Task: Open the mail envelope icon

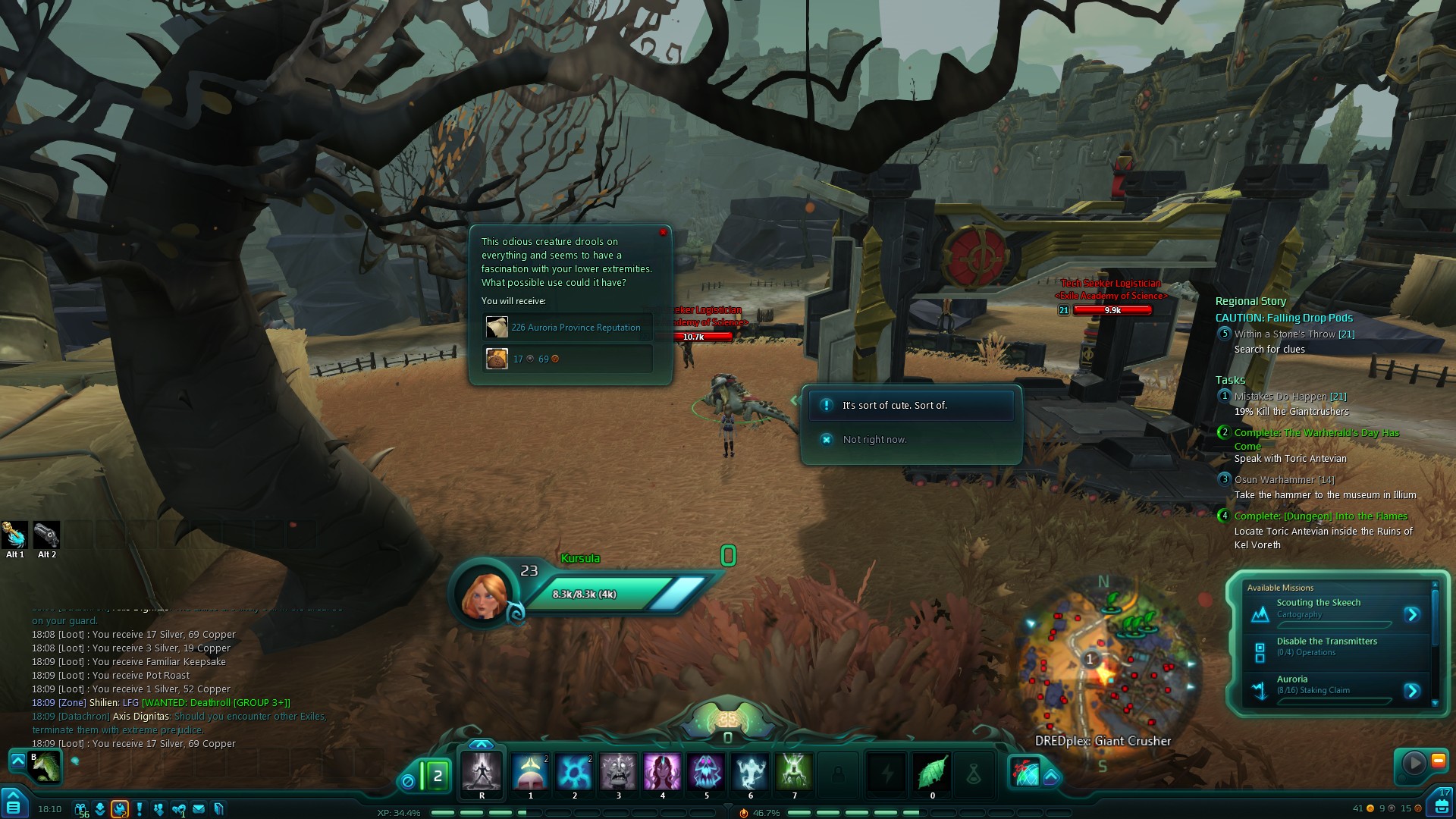Action: 199,809
